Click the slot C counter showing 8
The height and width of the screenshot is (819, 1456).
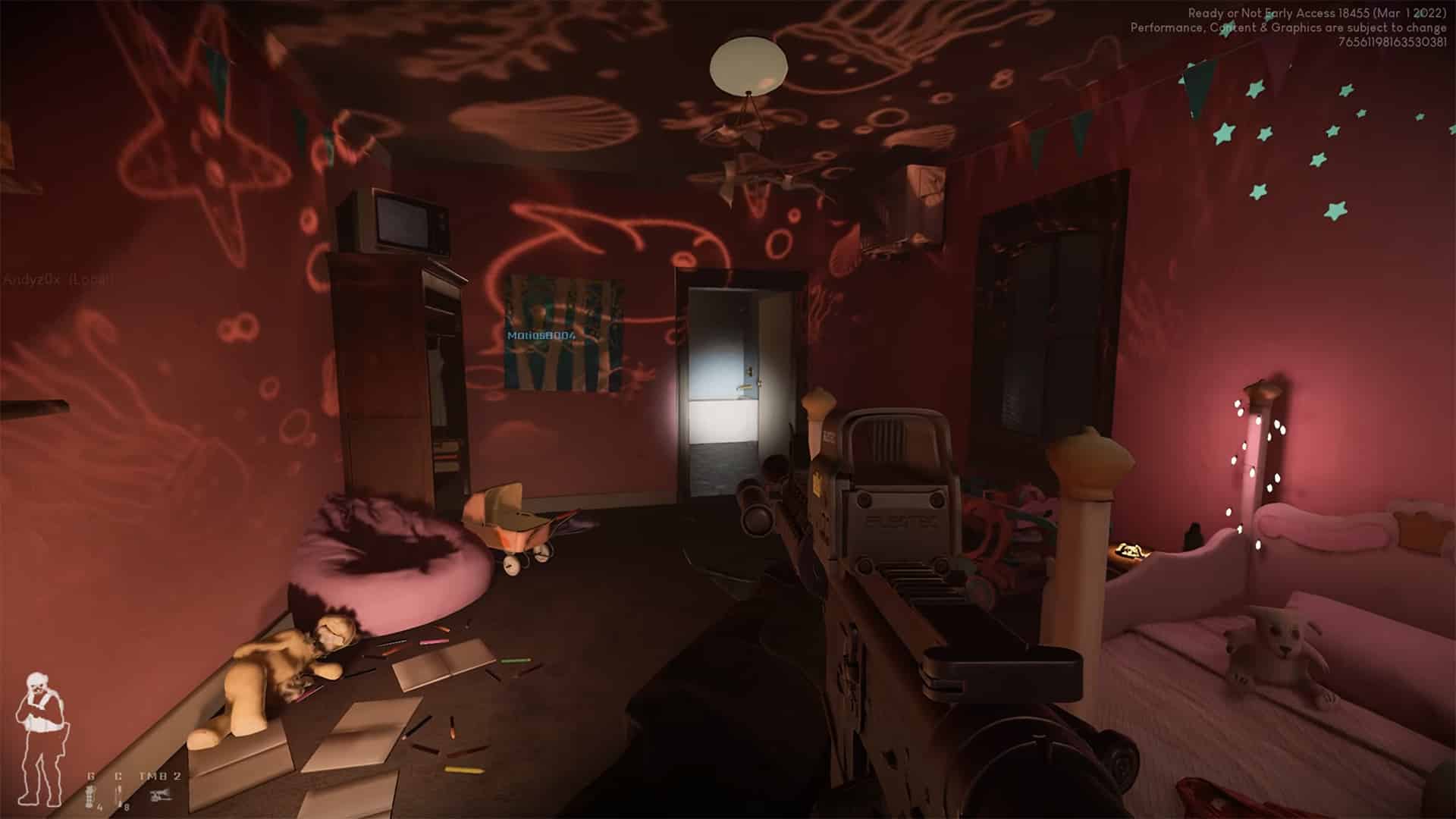127,807
